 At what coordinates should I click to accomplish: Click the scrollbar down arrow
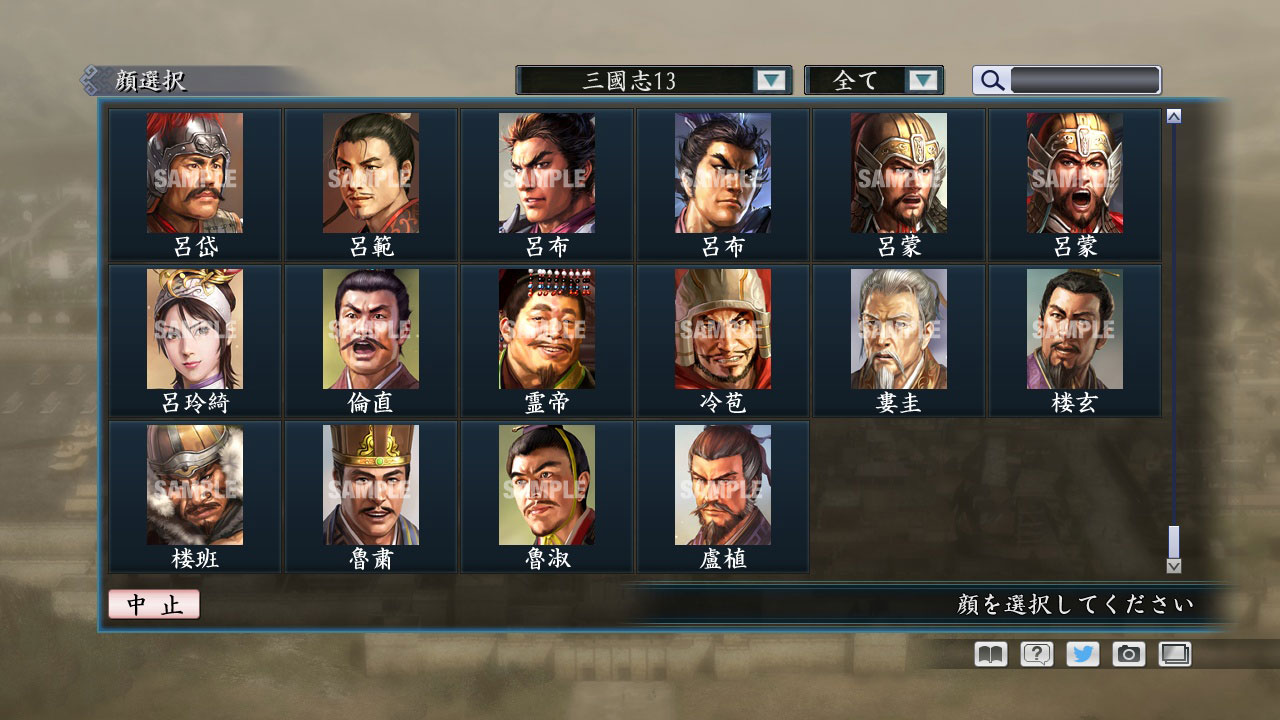1172,566
